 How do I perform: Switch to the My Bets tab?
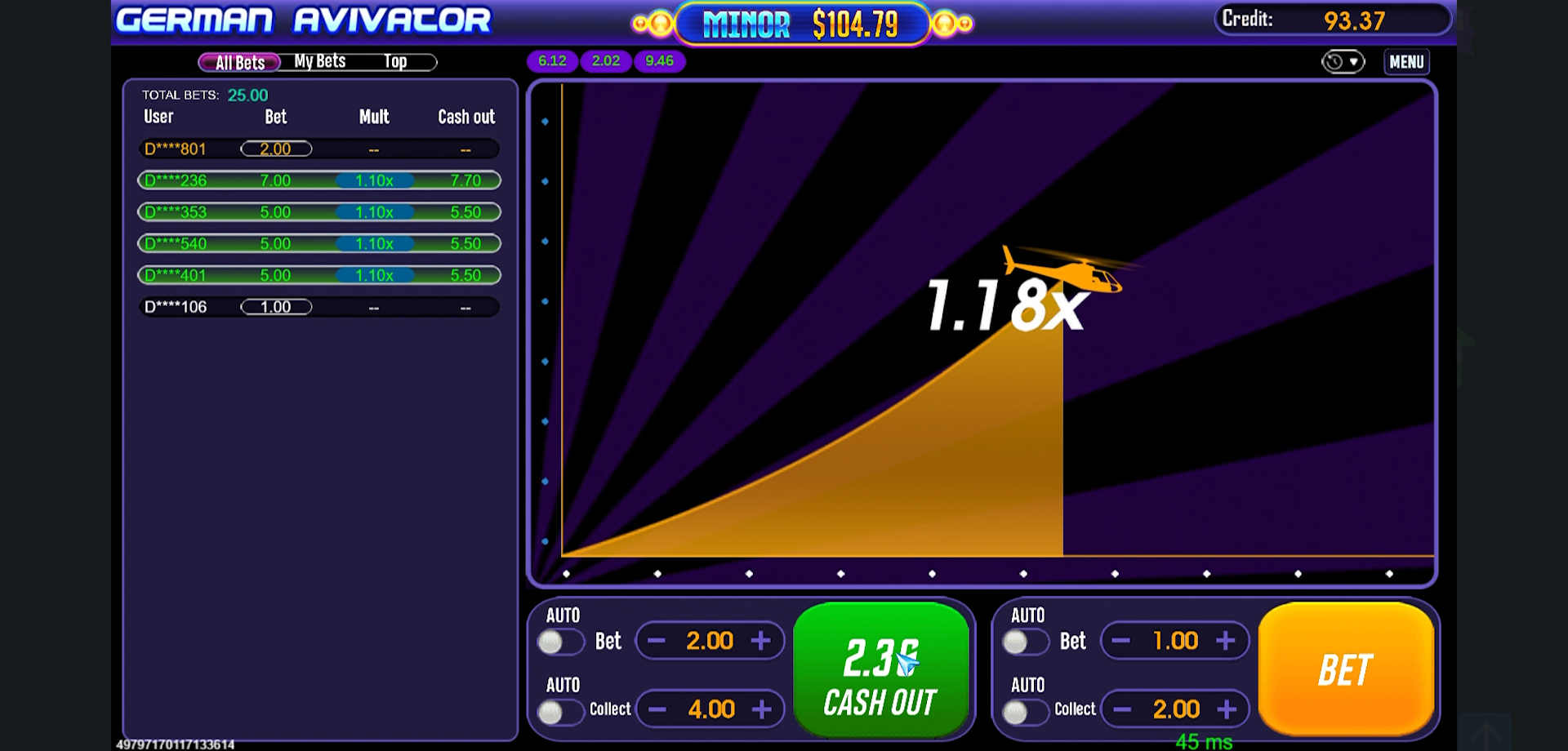pos(319,60)
